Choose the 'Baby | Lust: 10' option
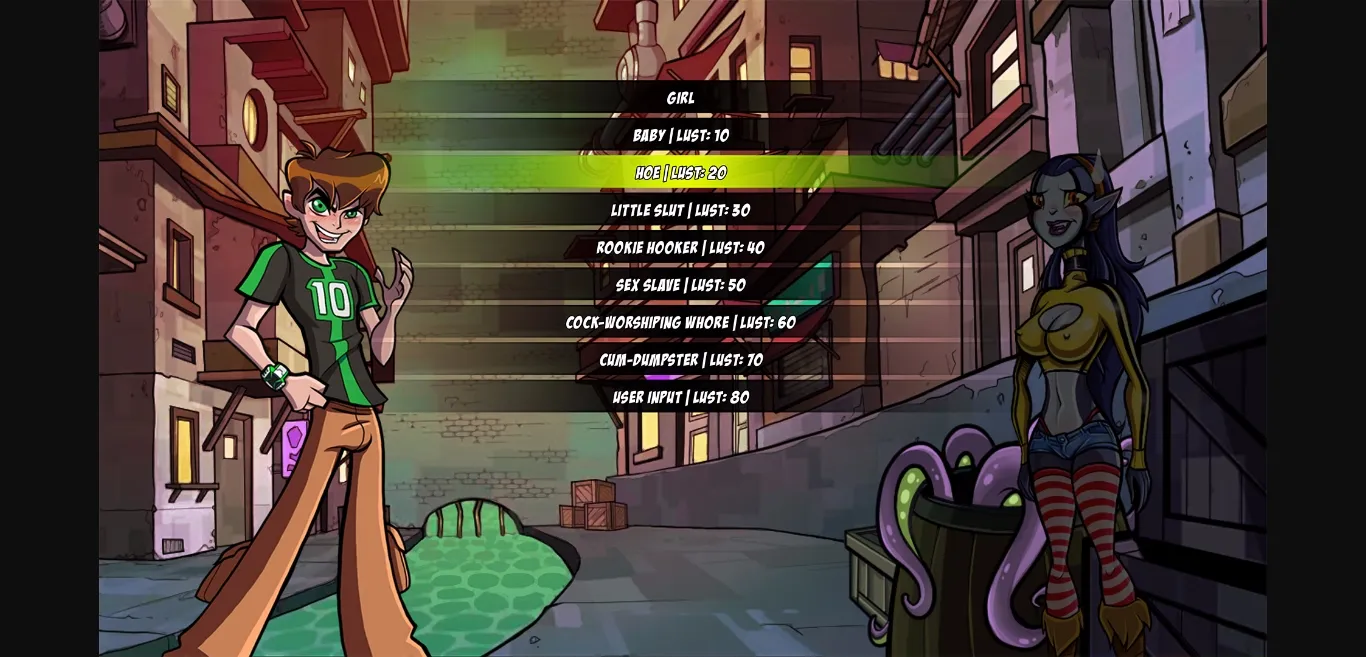 click(x=681, y=135)
